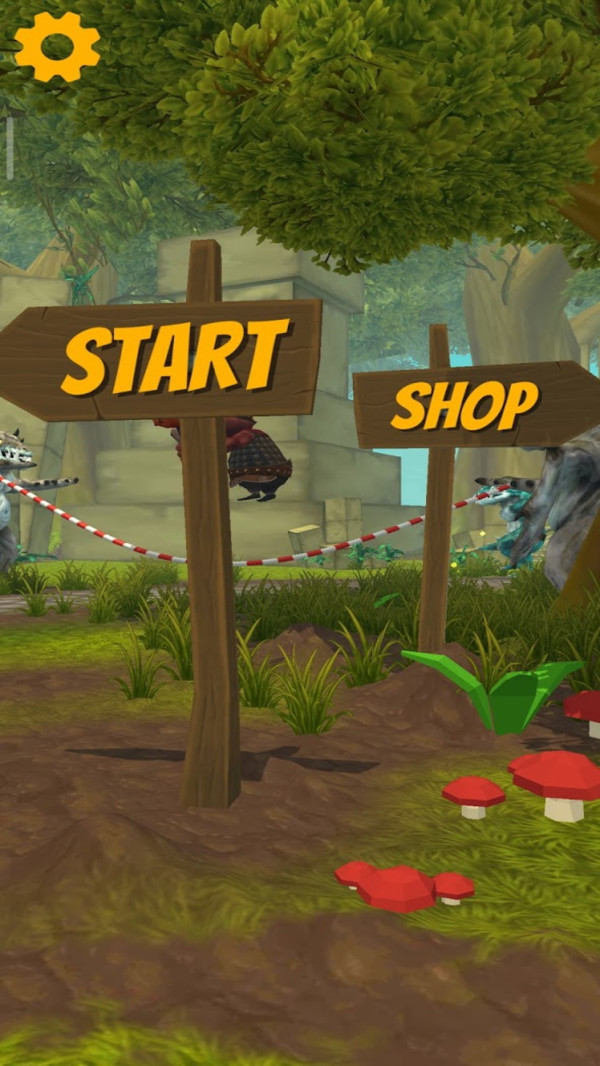
Task: Open the SHOP sign
Action: (x=466, y=403)
